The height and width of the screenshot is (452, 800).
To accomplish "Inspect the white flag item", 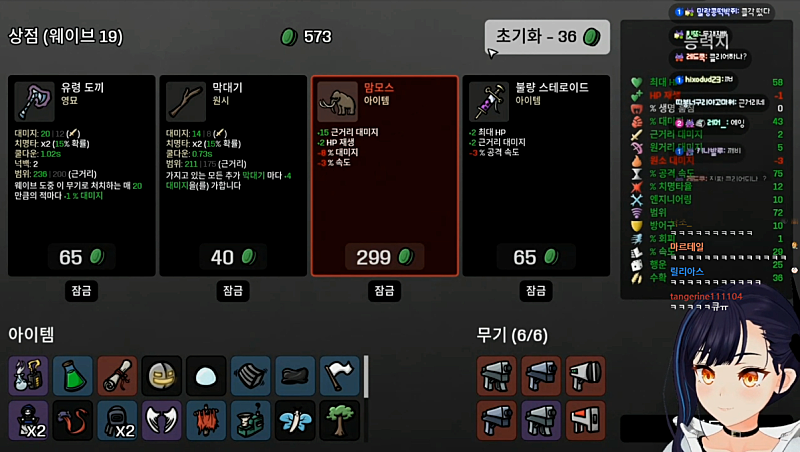I will pos(339,375).
